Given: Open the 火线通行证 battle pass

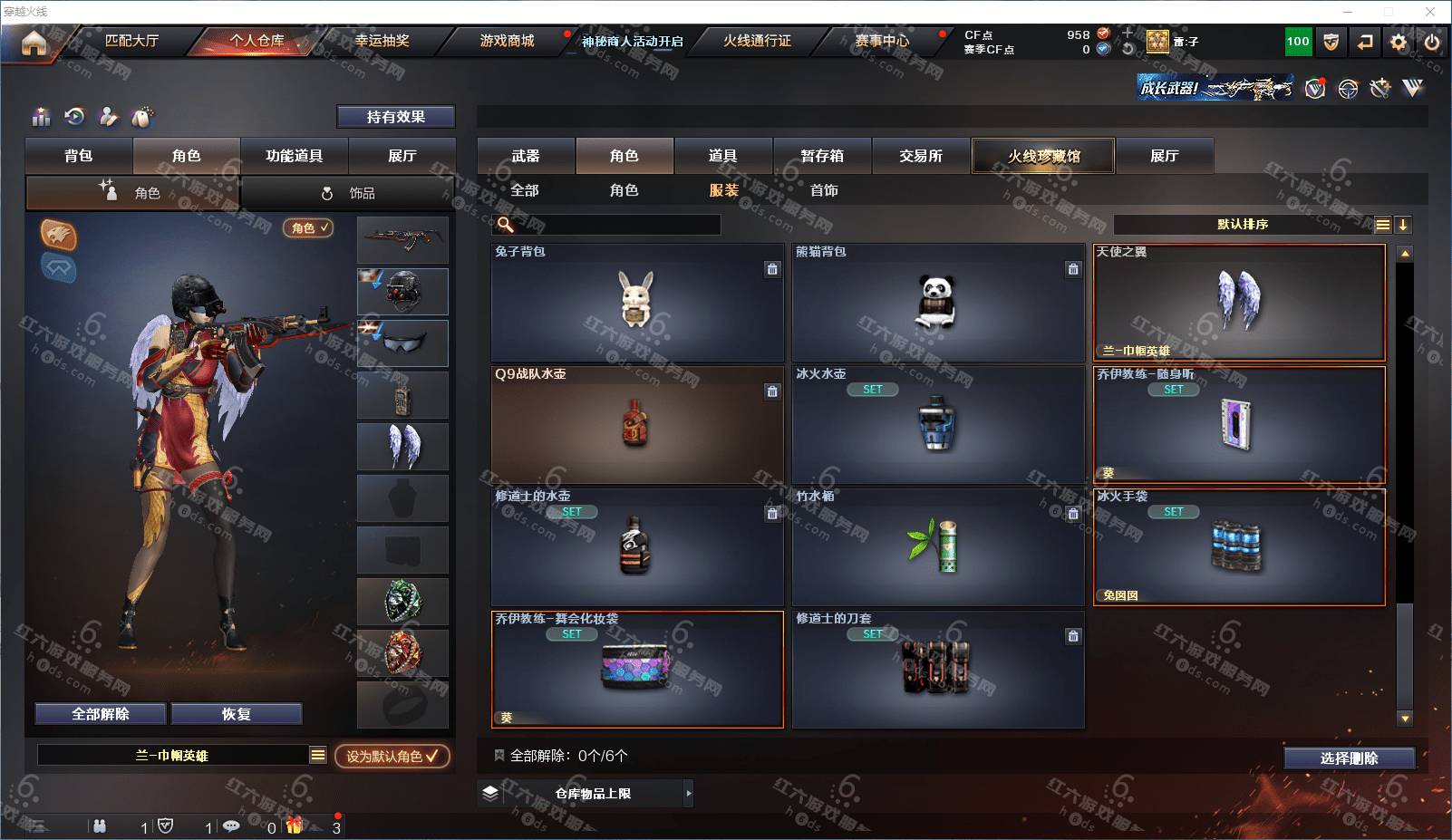Looking at the screenshot, I should coord(757,41).
